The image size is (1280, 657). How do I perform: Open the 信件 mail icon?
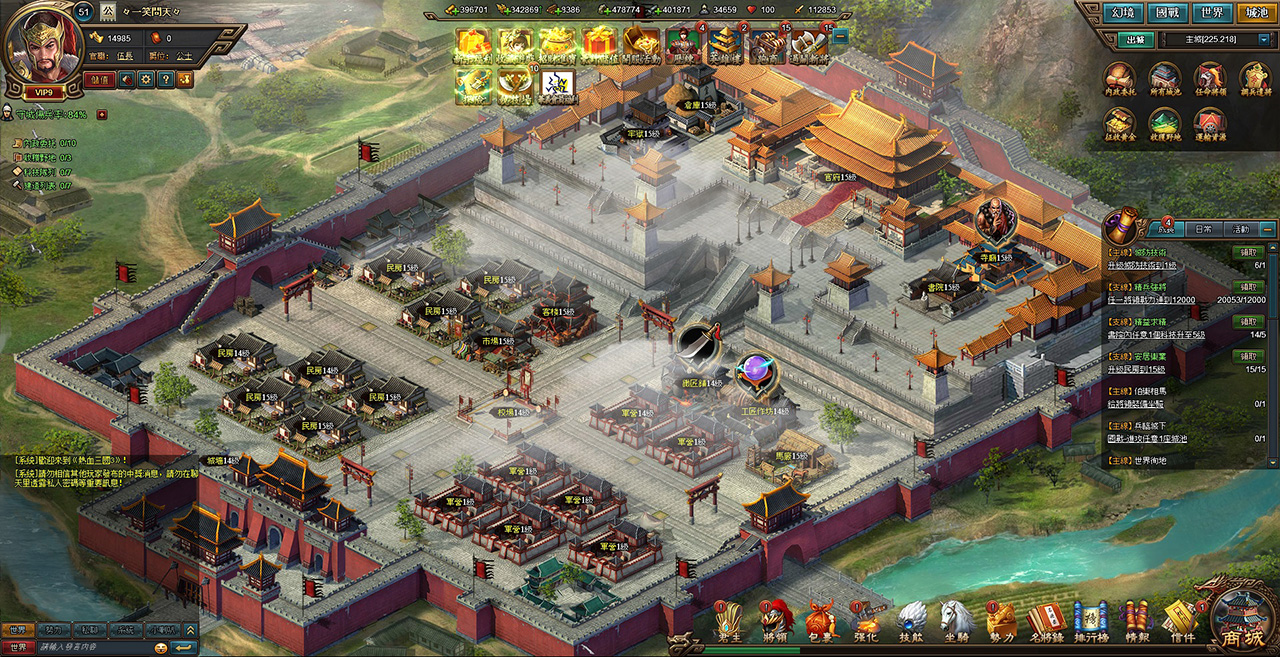[1181, 620]
